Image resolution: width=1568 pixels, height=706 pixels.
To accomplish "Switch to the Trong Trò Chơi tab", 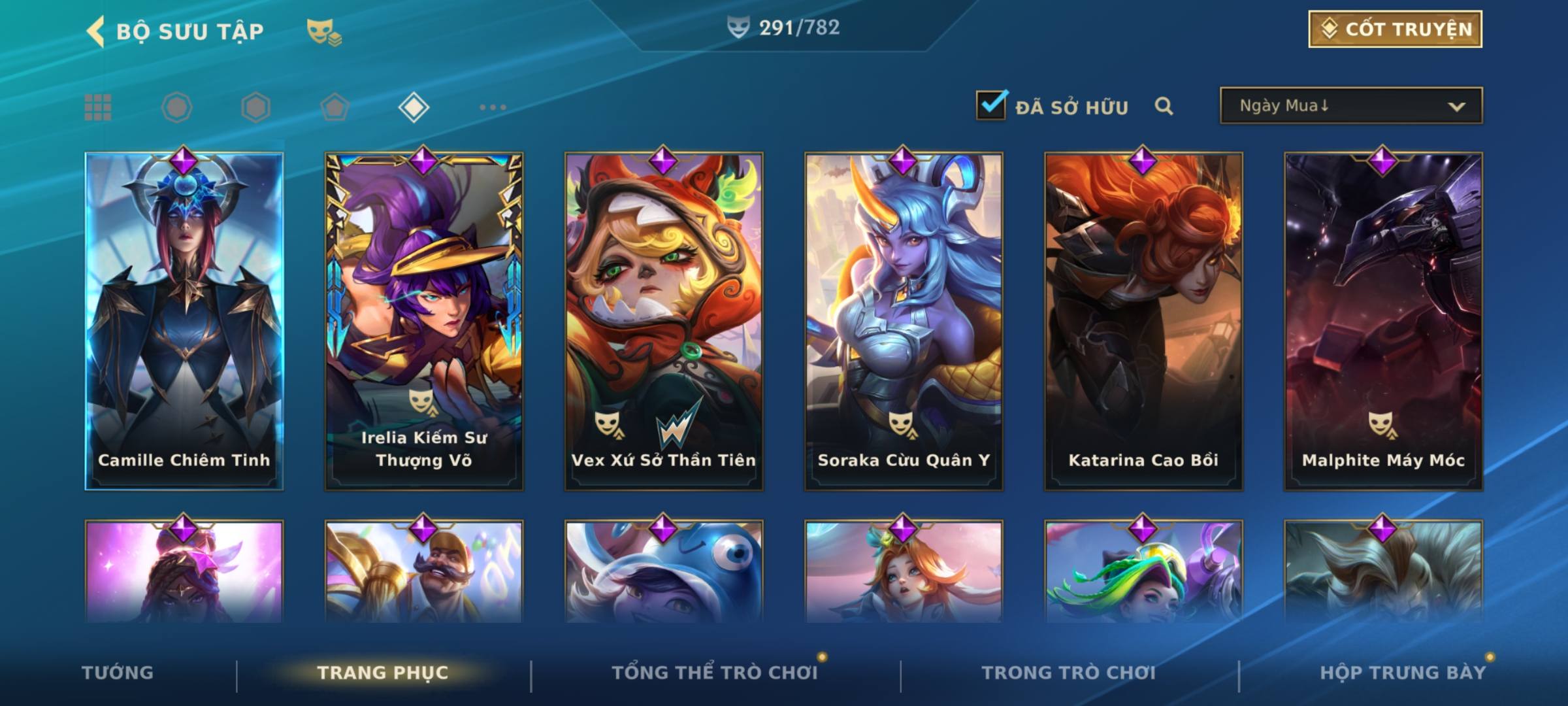I will [x=1069, y=673].
